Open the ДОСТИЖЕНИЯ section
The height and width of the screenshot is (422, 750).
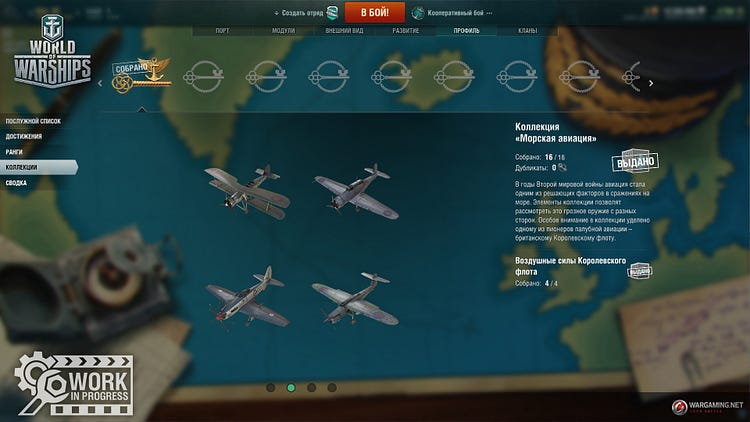pos(24,136)
